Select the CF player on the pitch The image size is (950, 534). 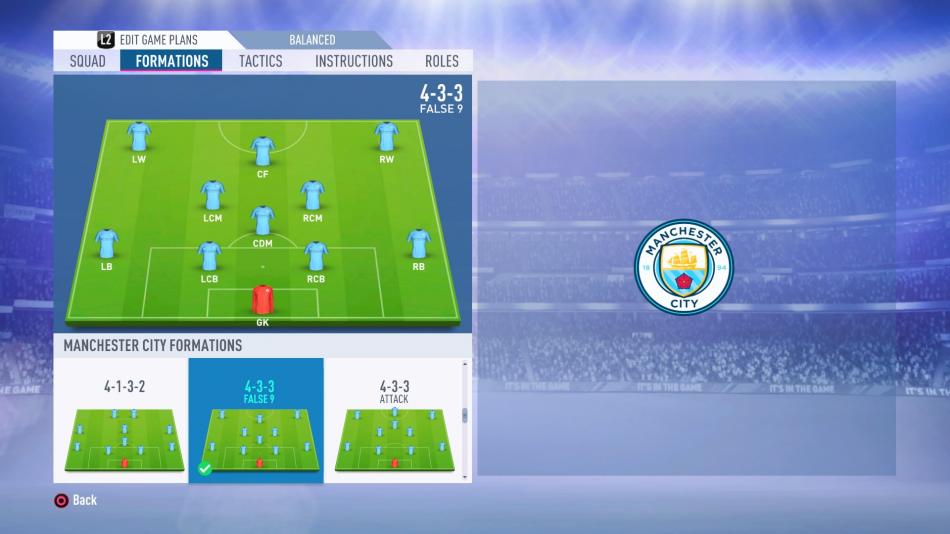coord(263,152)
